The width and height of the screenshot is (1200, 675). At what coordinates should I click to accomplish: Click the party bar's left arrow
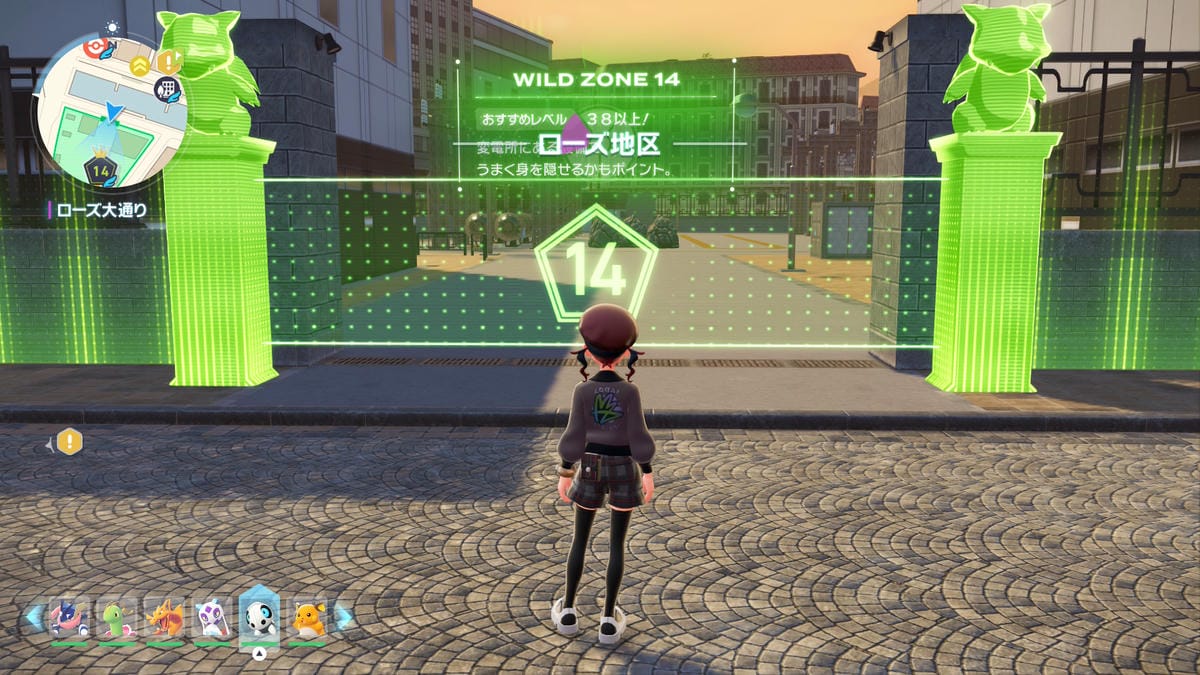click(35, 617)
